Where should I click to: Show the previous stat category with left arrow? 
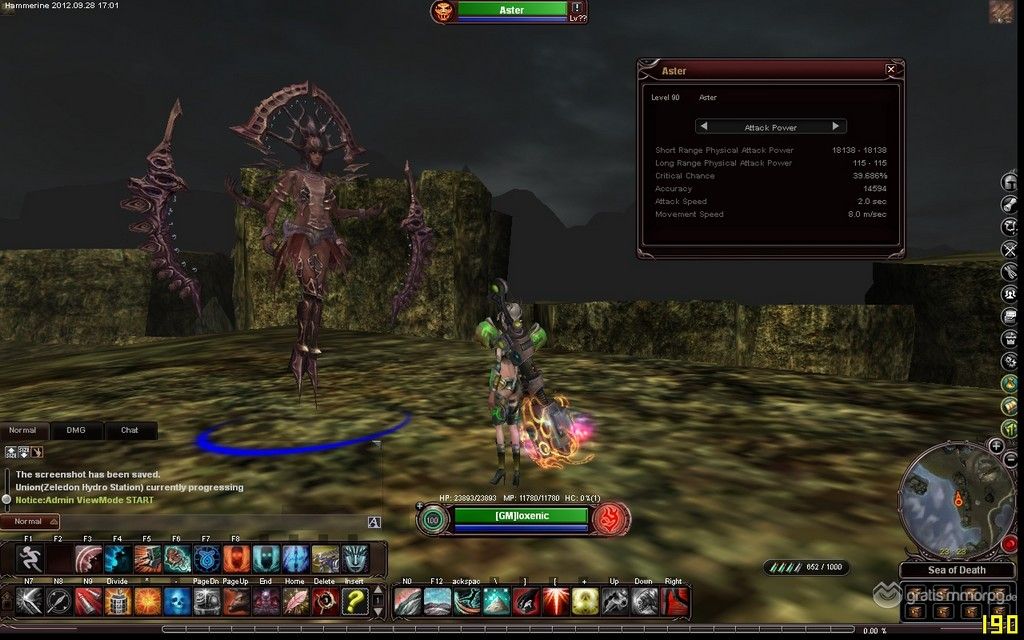point(704,127)
